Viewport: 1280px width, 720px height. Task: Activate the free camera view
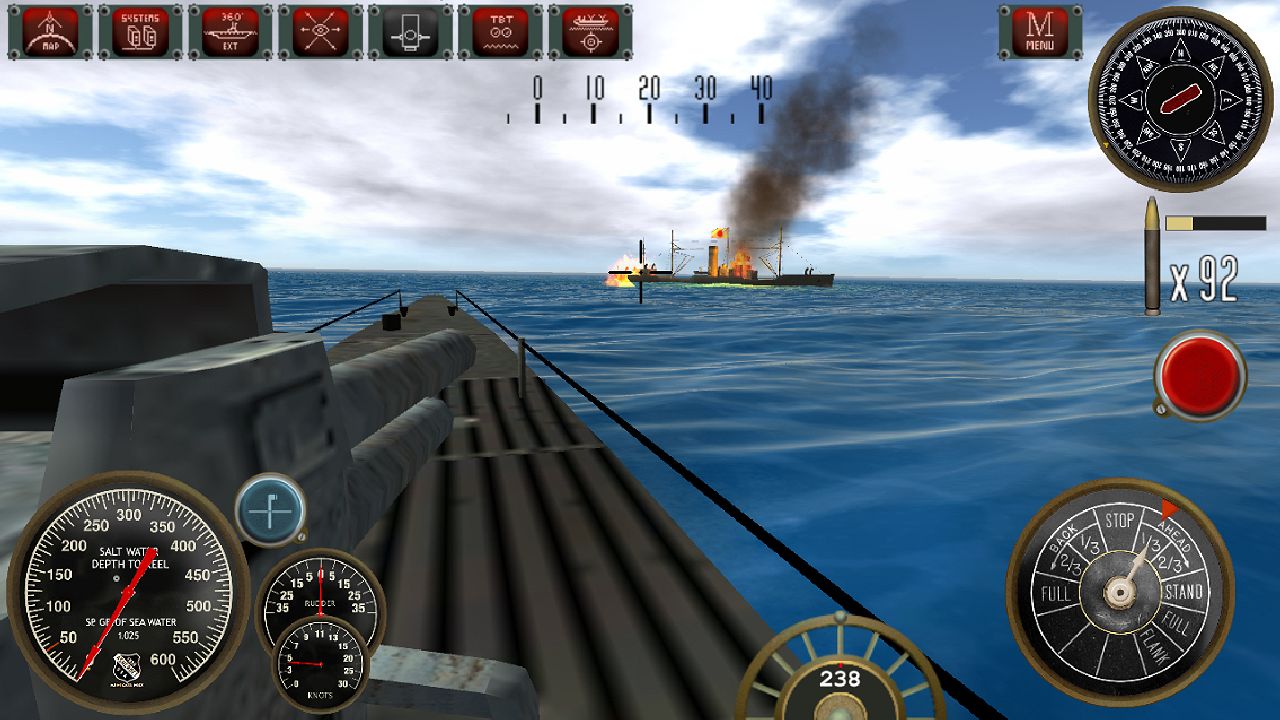click(x=321, y=30)
